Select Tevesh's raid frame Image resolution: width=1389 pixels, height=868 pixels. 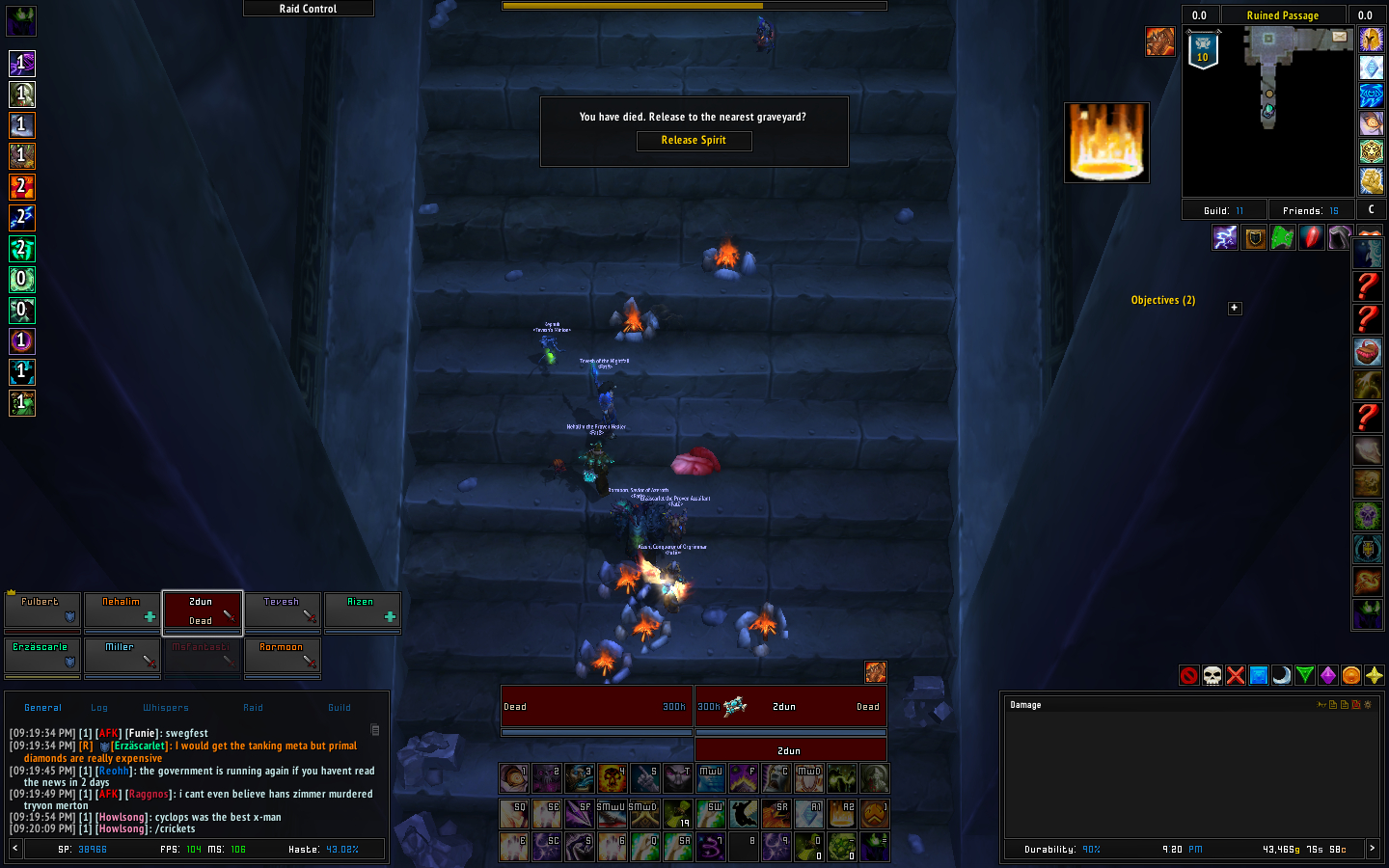tap(283, 610)
